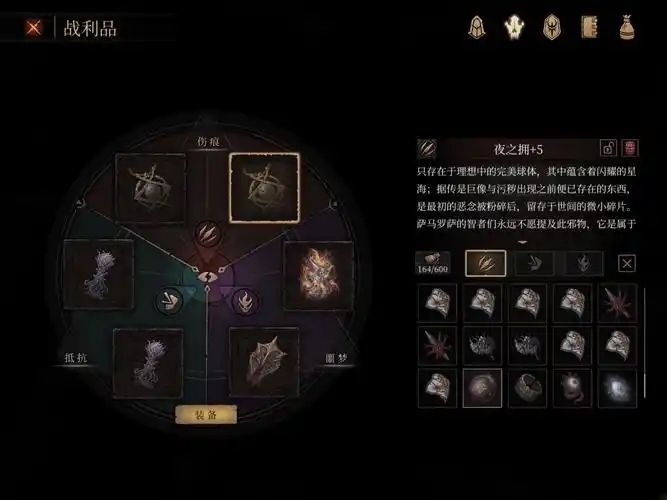667x500 pixels.
Task: Click the eye emblem at wheel center
Action: click(x=207, y=277)
